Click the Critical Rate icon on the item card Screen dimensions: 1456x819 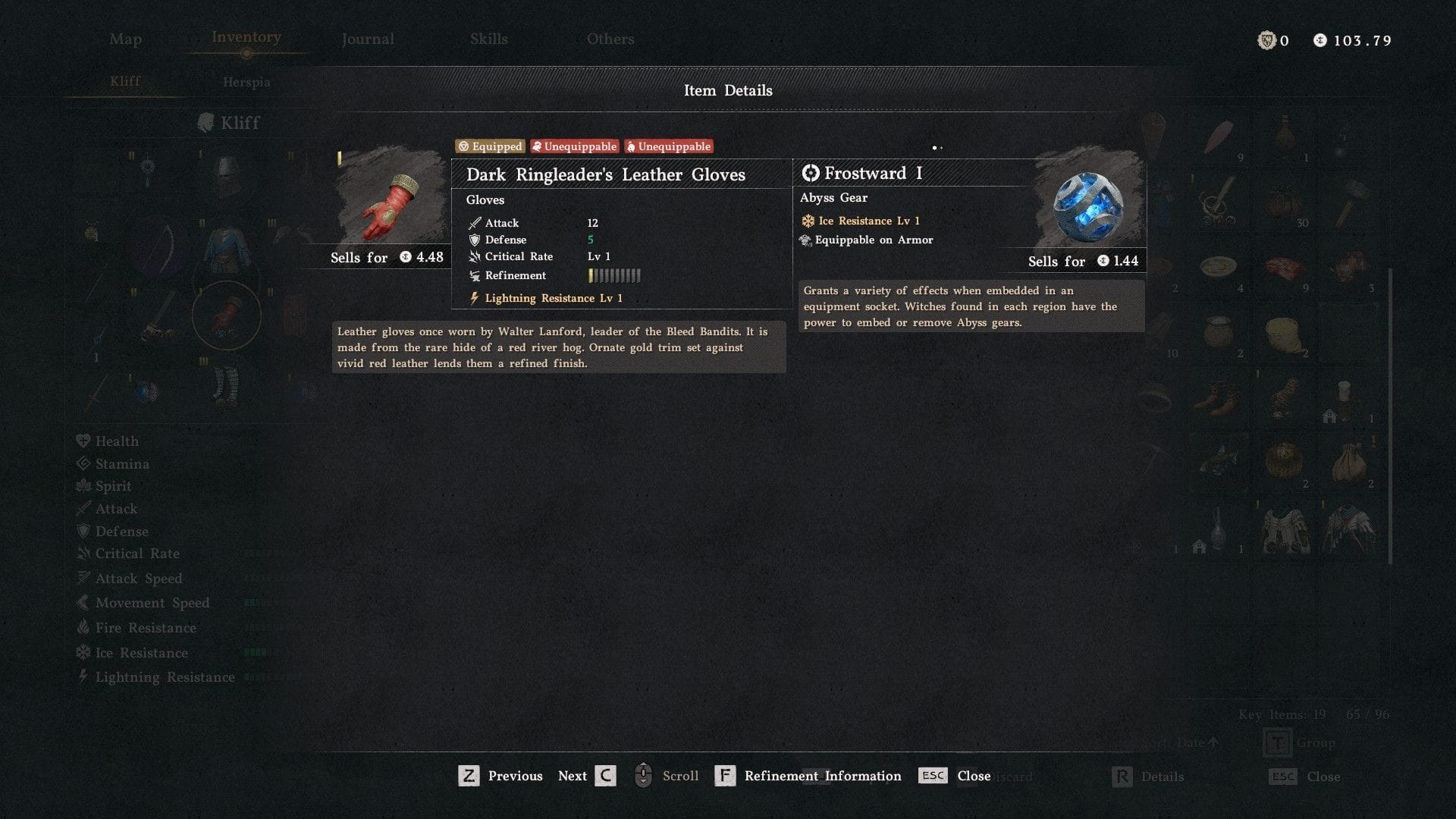click(474, 256)
